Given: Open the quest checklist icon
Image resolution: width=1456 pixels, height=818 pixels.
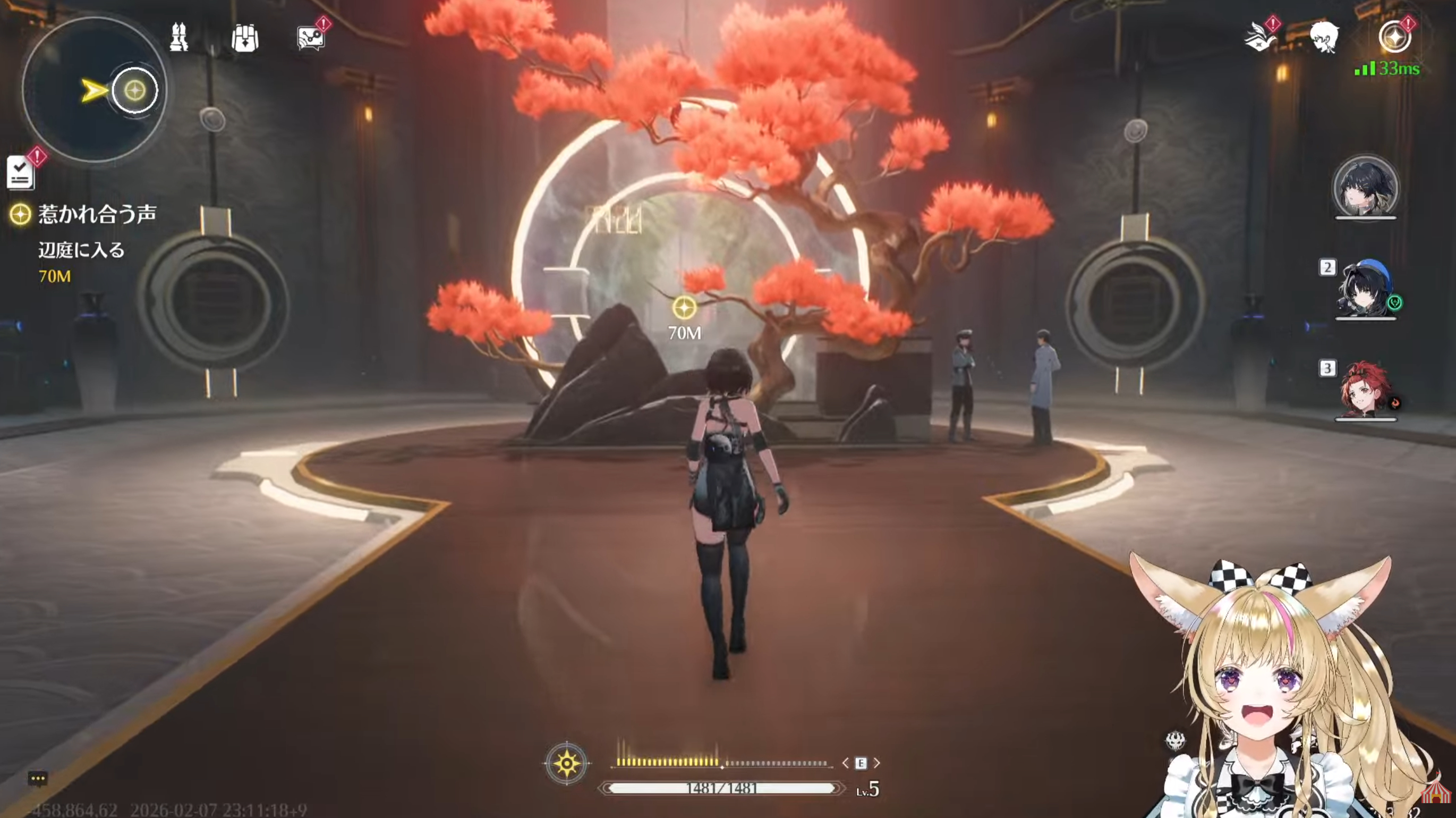Looking at the screenshot, I should tap(20, 173).
